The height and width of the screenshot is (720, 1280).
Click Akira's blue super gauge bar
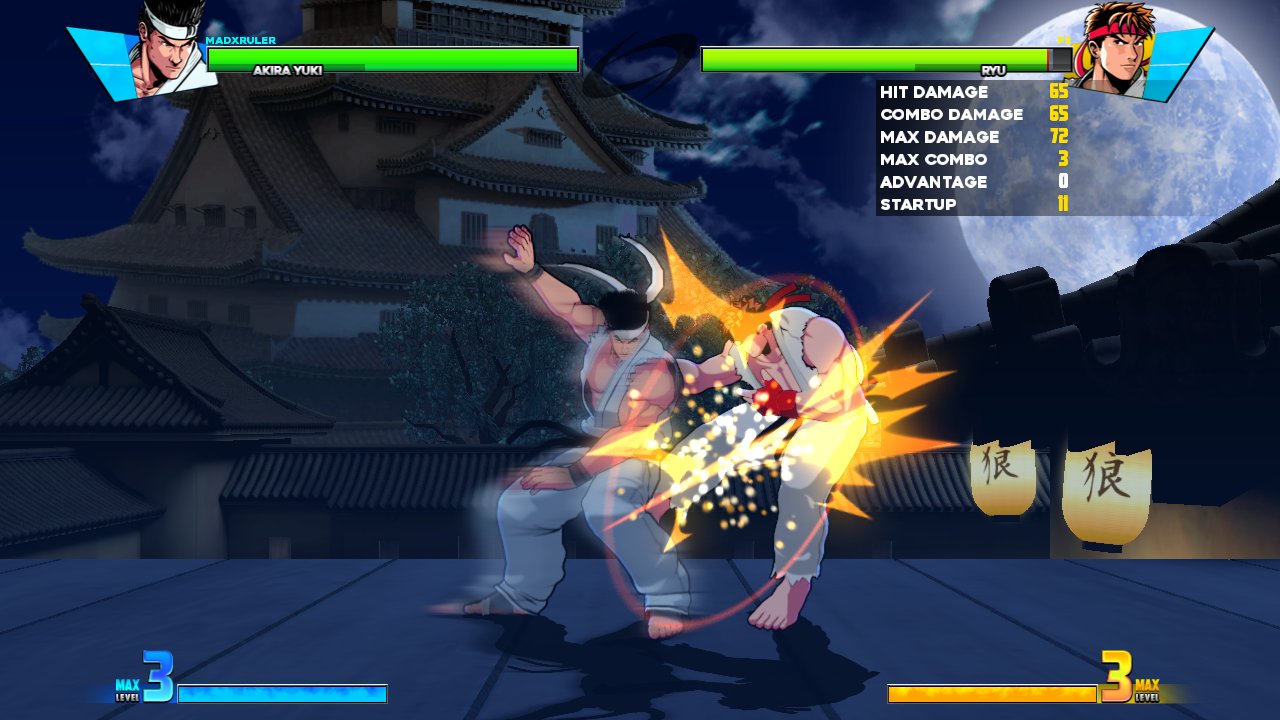point(280,692)
